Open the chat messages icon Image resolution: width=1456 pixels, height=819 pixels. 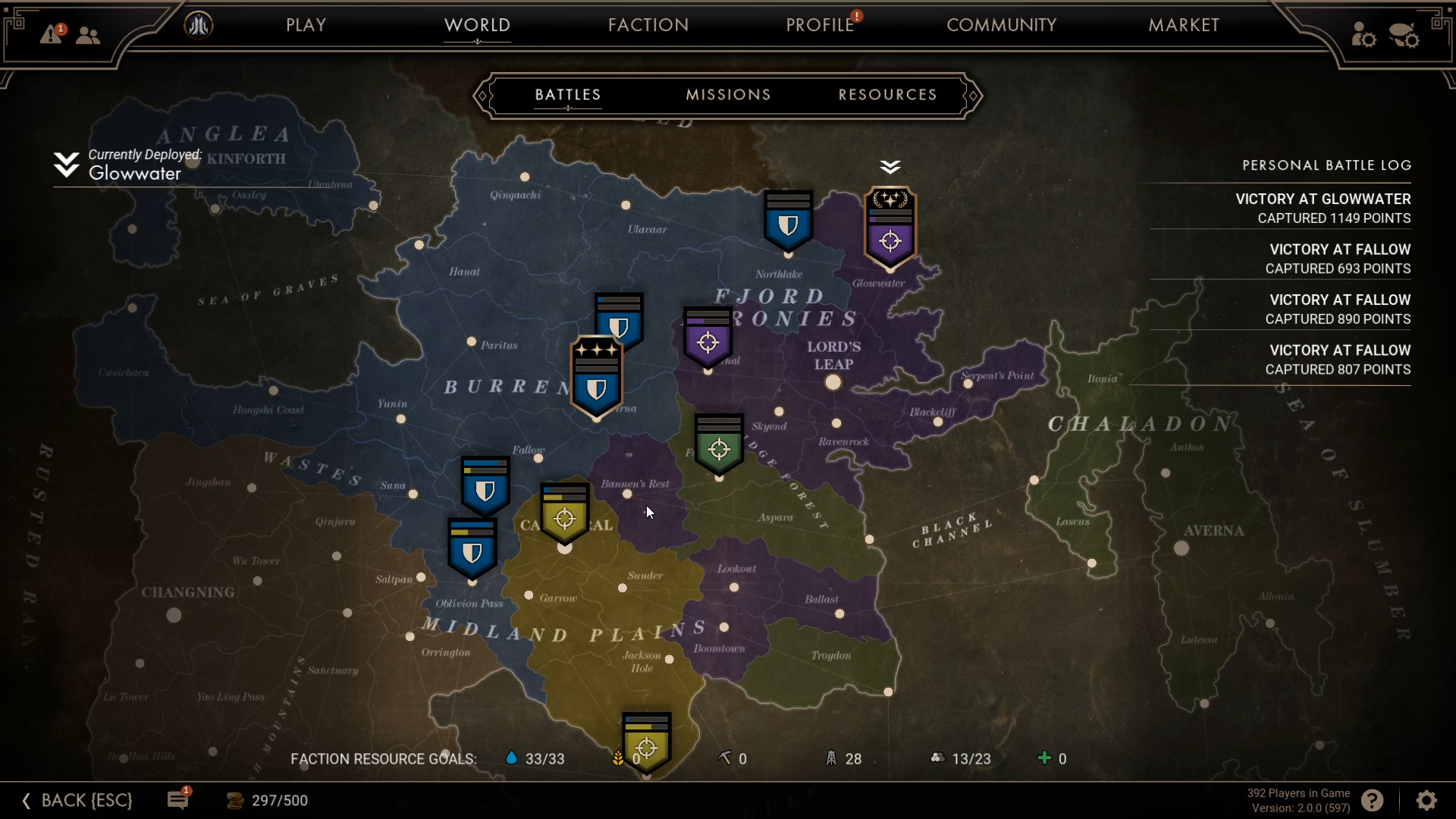[178, 800]
